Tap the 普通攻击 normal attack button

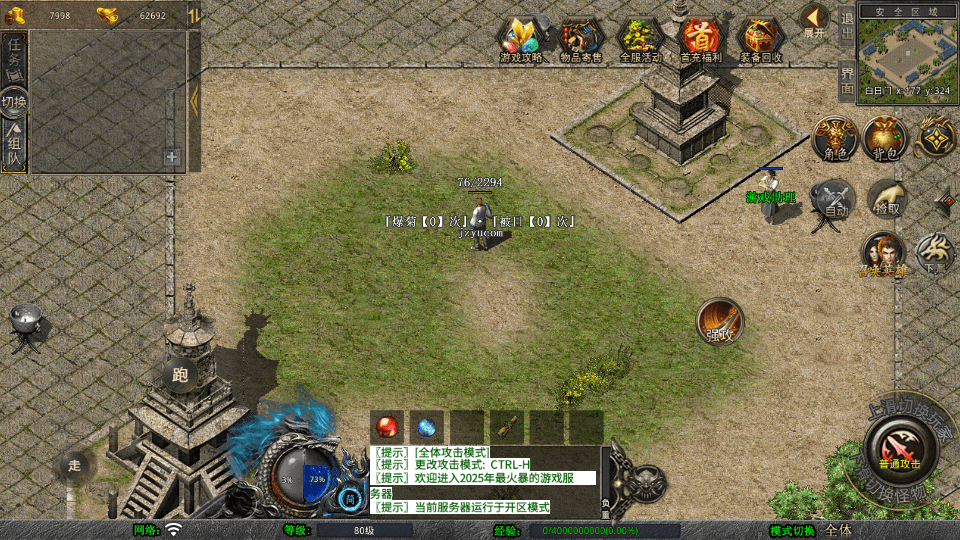[899, 449]
